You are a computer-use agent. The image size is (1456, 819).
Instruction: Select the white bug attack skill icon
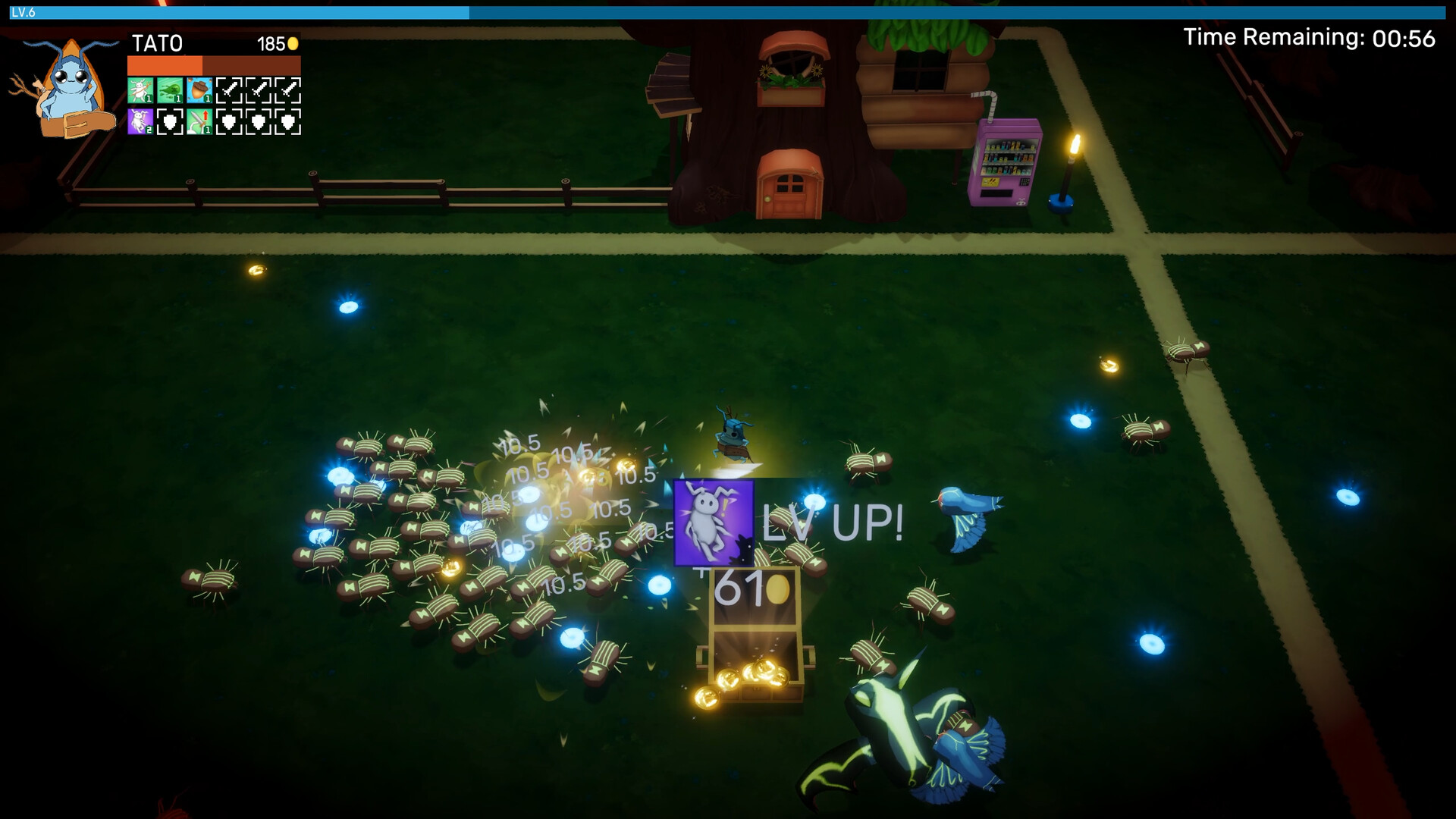tap(140, 89)
